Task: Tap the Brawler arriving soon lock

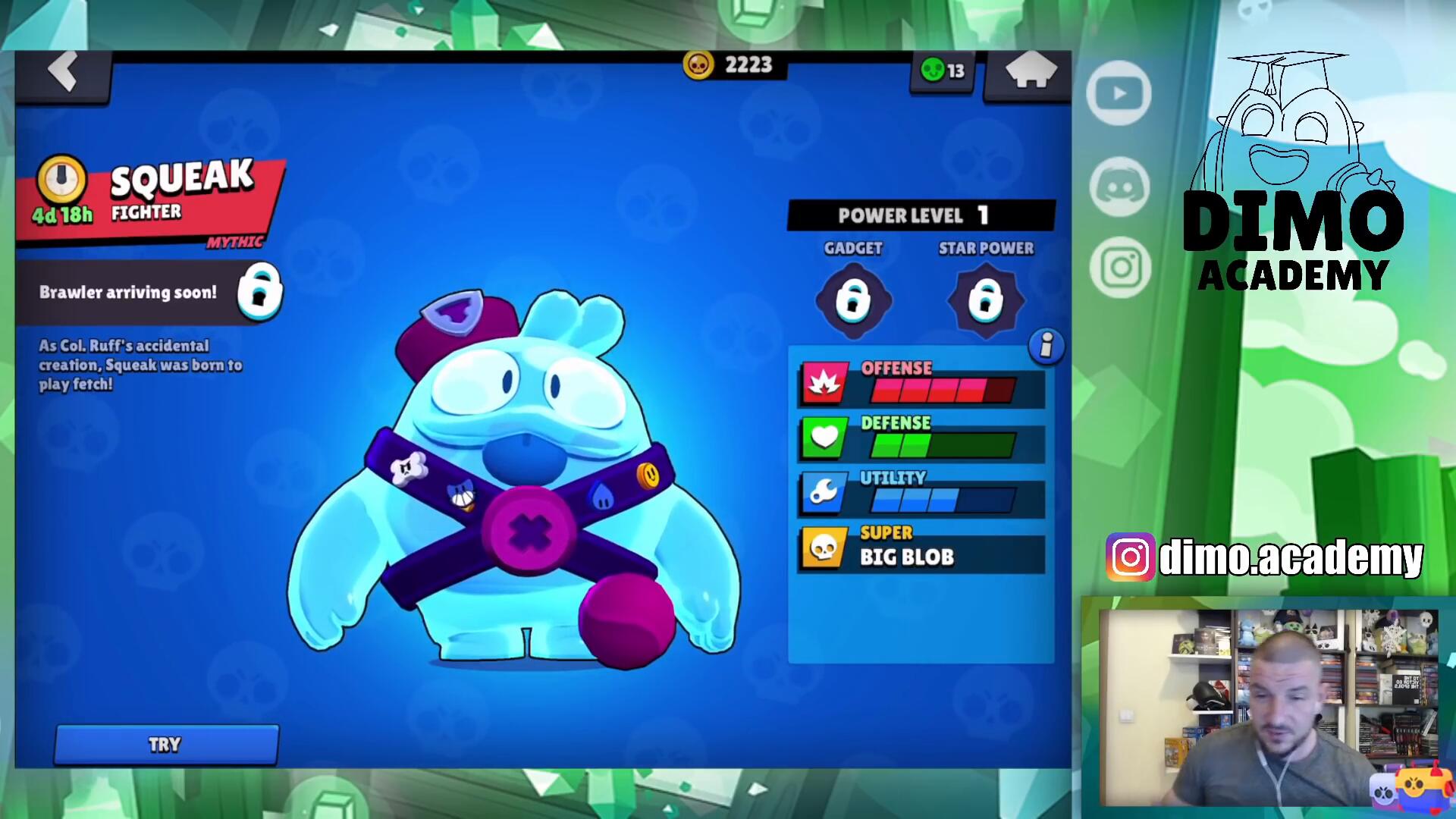Action: pos(259,292)
